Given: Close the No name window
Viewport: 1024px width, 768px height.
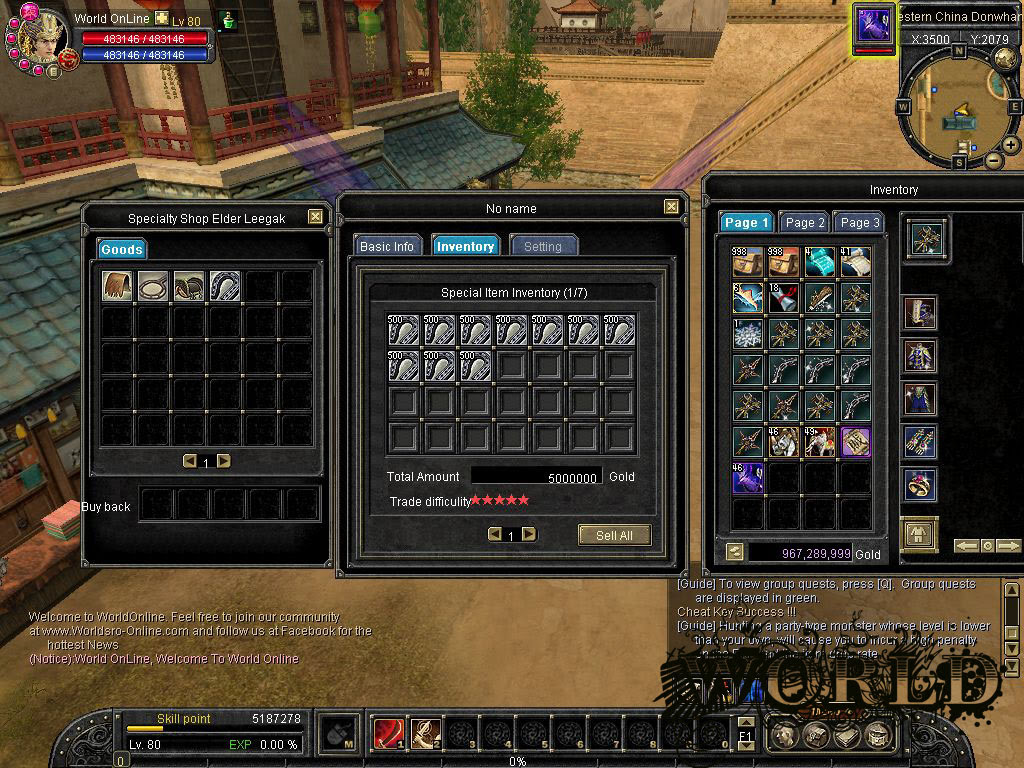Looking at the screenshot, I should tap(671, 207).
